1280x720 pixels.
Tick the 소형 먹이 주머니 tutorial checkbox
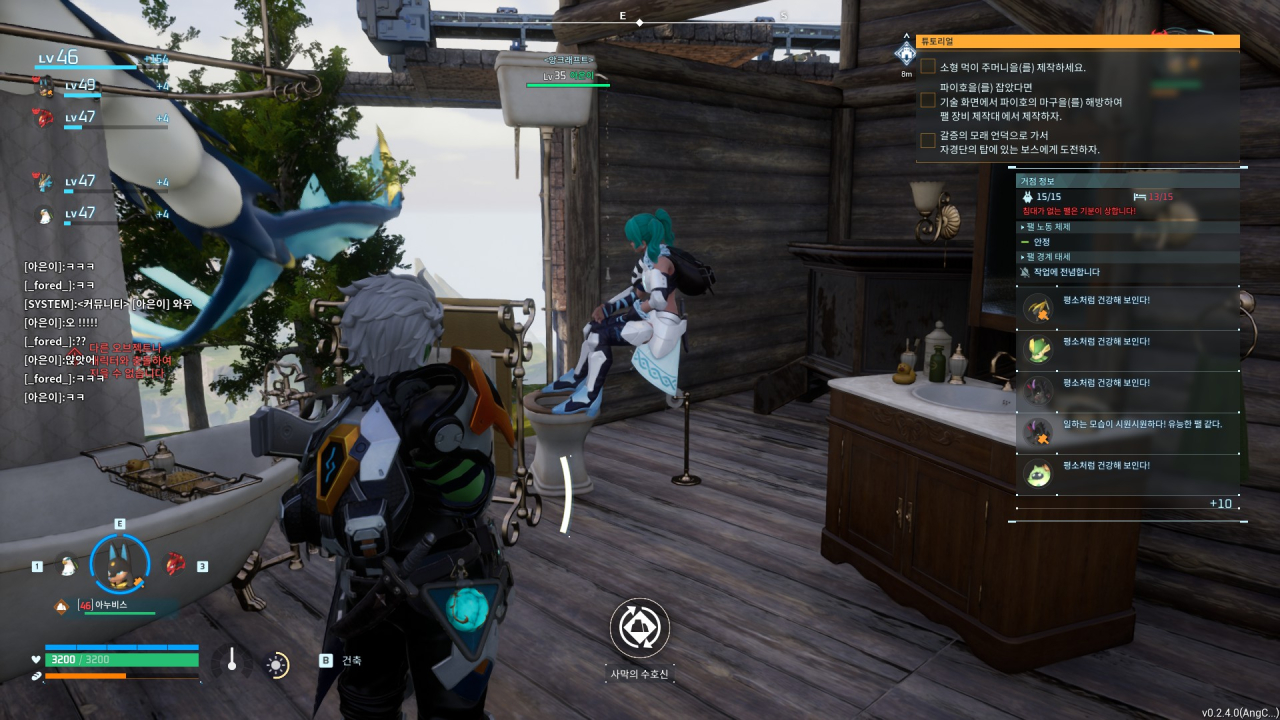pyautogui.click(x=928, y=67)
